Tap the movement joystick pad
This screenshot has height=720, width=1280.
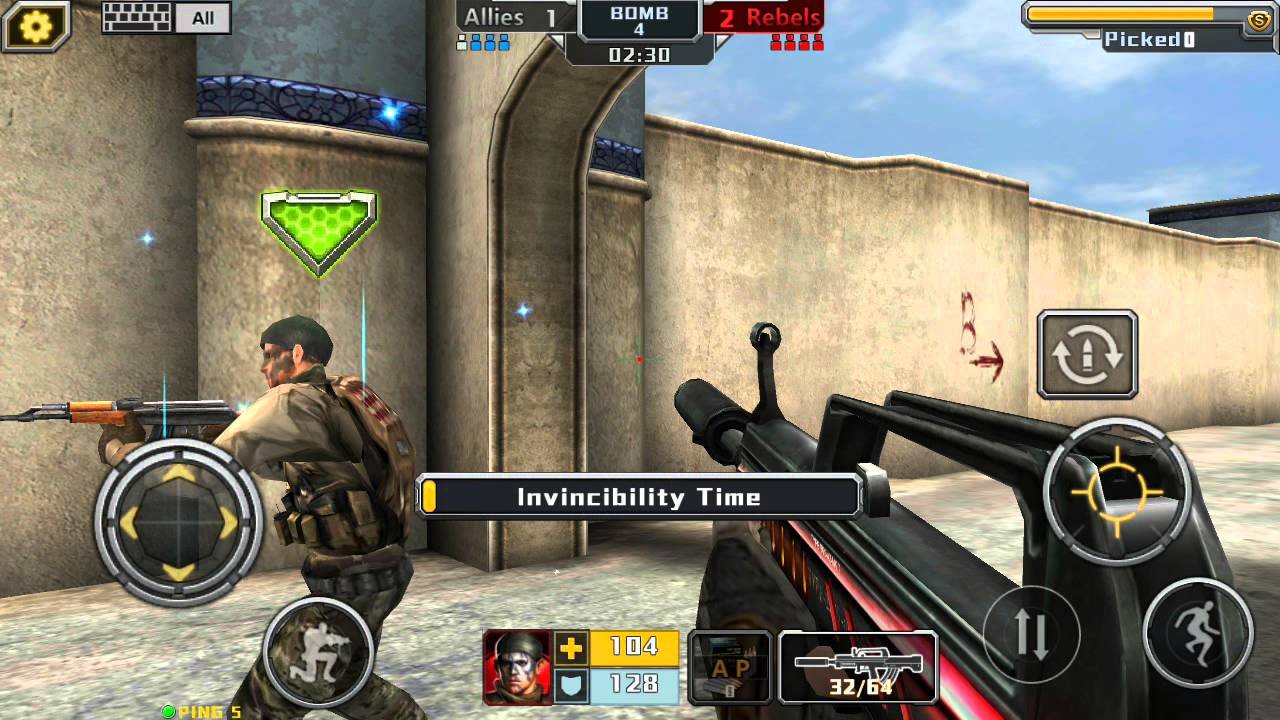178,521
